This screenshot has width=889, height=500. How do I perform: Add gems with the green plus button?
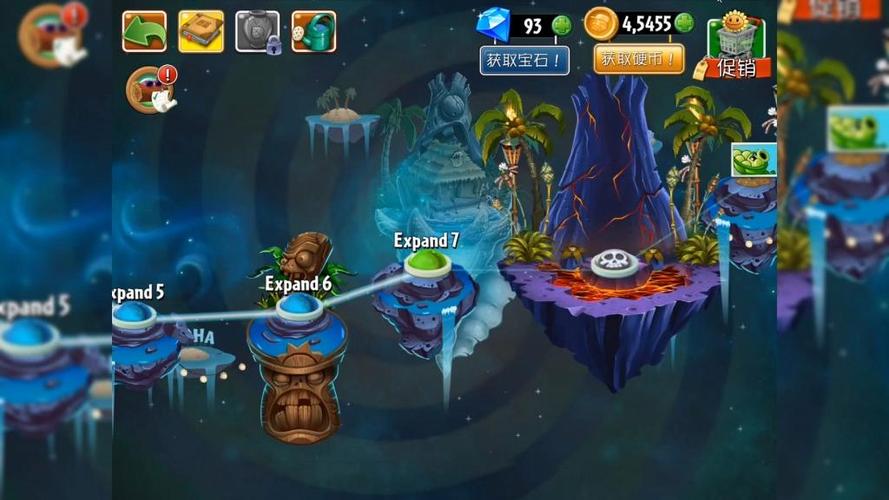coord(562,25)
